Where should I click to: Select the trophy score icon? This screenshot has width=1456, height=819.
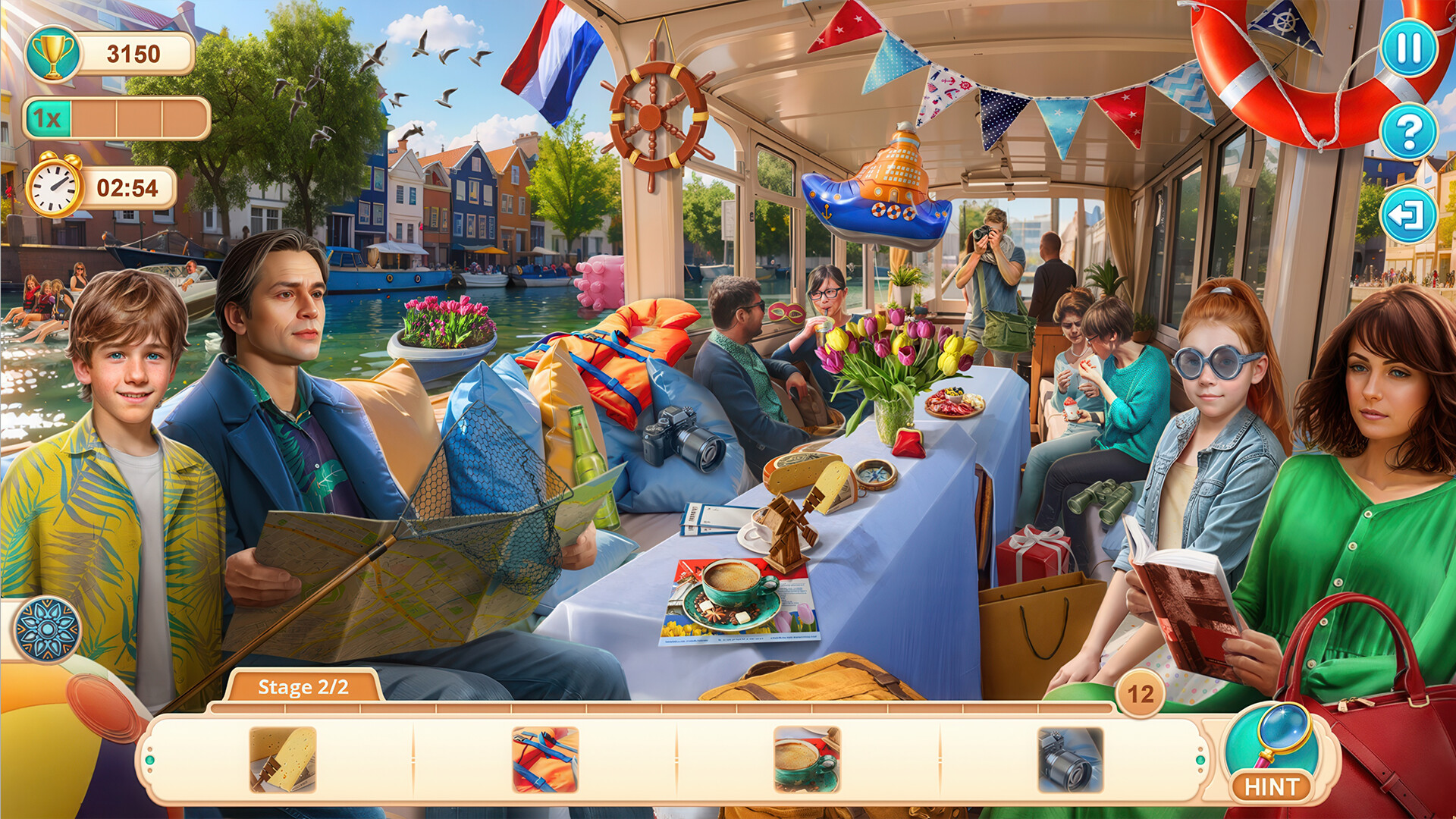click(52, 53)
